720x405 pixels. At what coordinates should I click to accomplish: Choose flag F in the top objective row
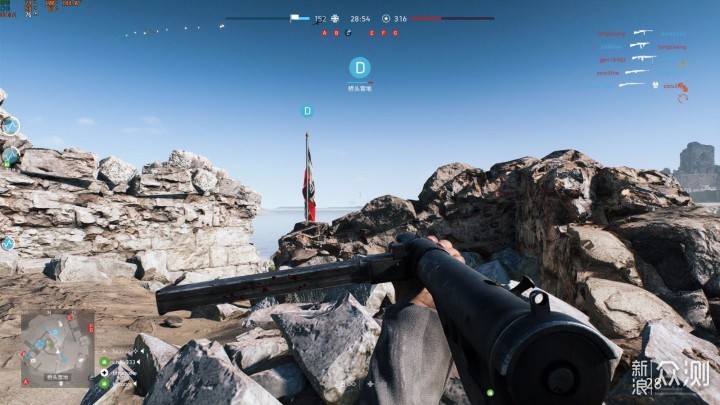point(384,33)
